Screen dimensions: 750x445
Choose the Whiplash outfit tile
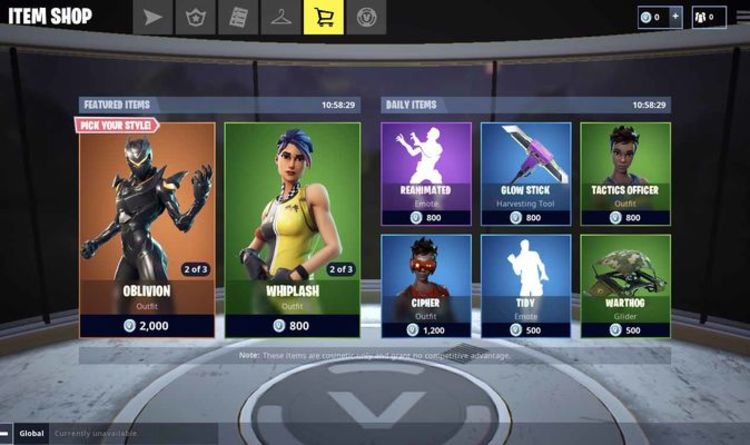[x=292, y=229]
